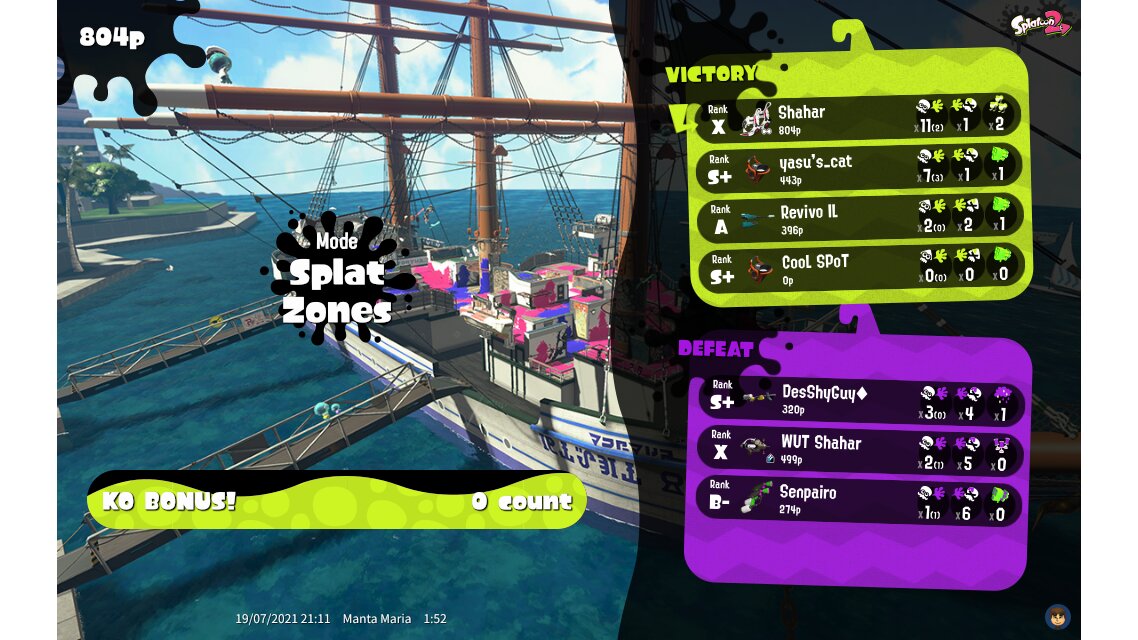Select the CooL SPoT player row
Image resolution: width=1138 pixels, height=640 pixels.
pyautogui.click(x=858, y=267)
